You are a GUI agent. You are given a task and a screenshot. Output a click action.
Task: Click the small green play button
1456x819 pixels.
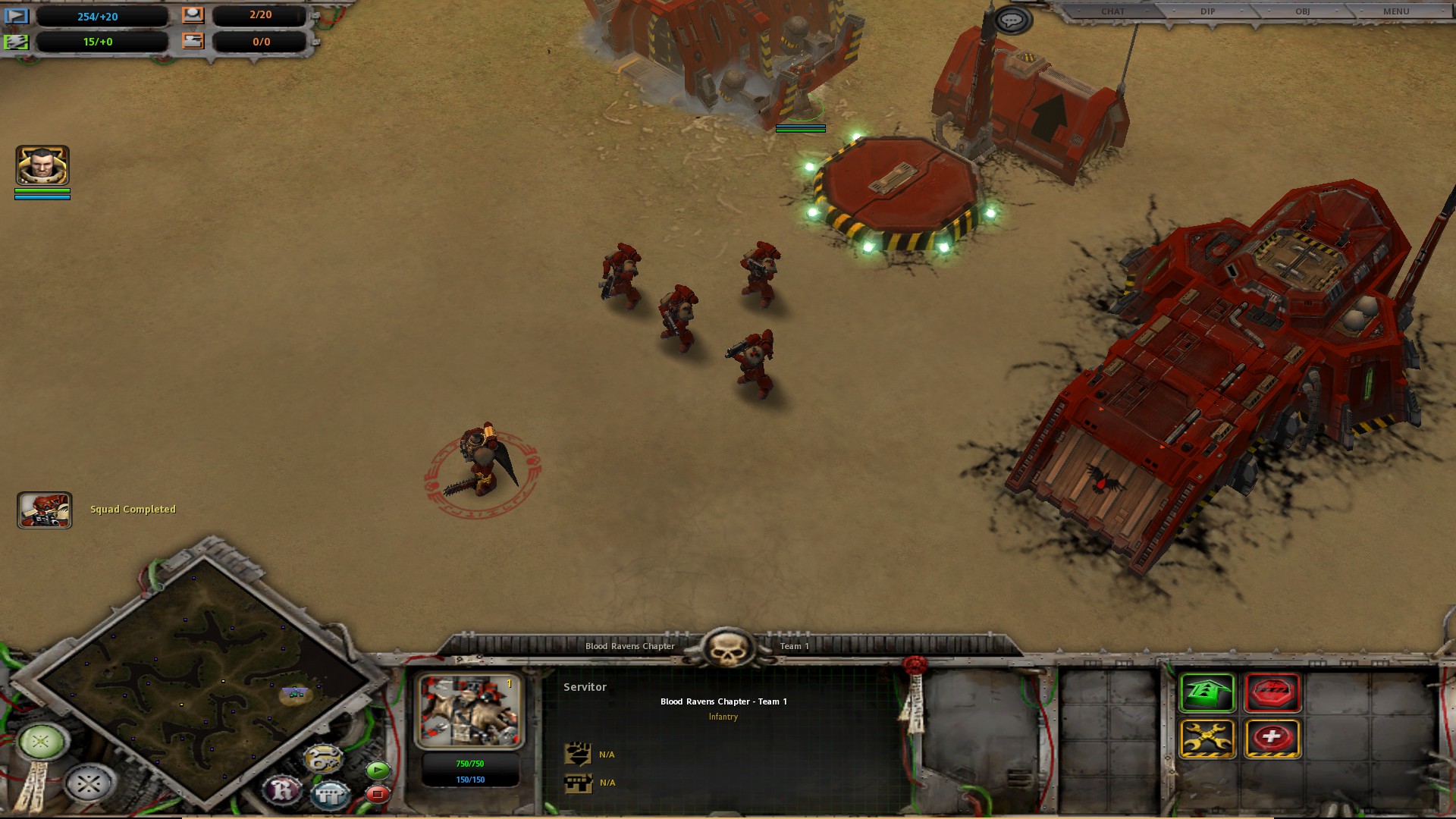click(378, 770)
